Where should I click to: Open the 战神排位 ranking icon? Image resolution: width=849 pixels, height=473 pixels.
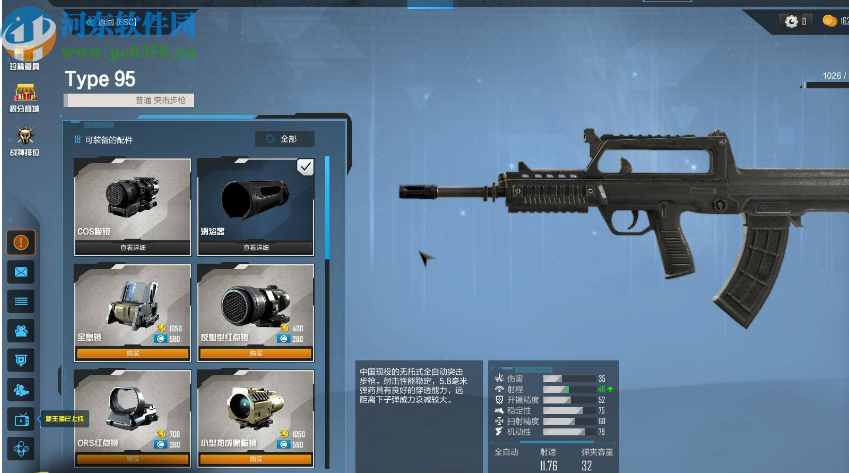tap(23, 140)
